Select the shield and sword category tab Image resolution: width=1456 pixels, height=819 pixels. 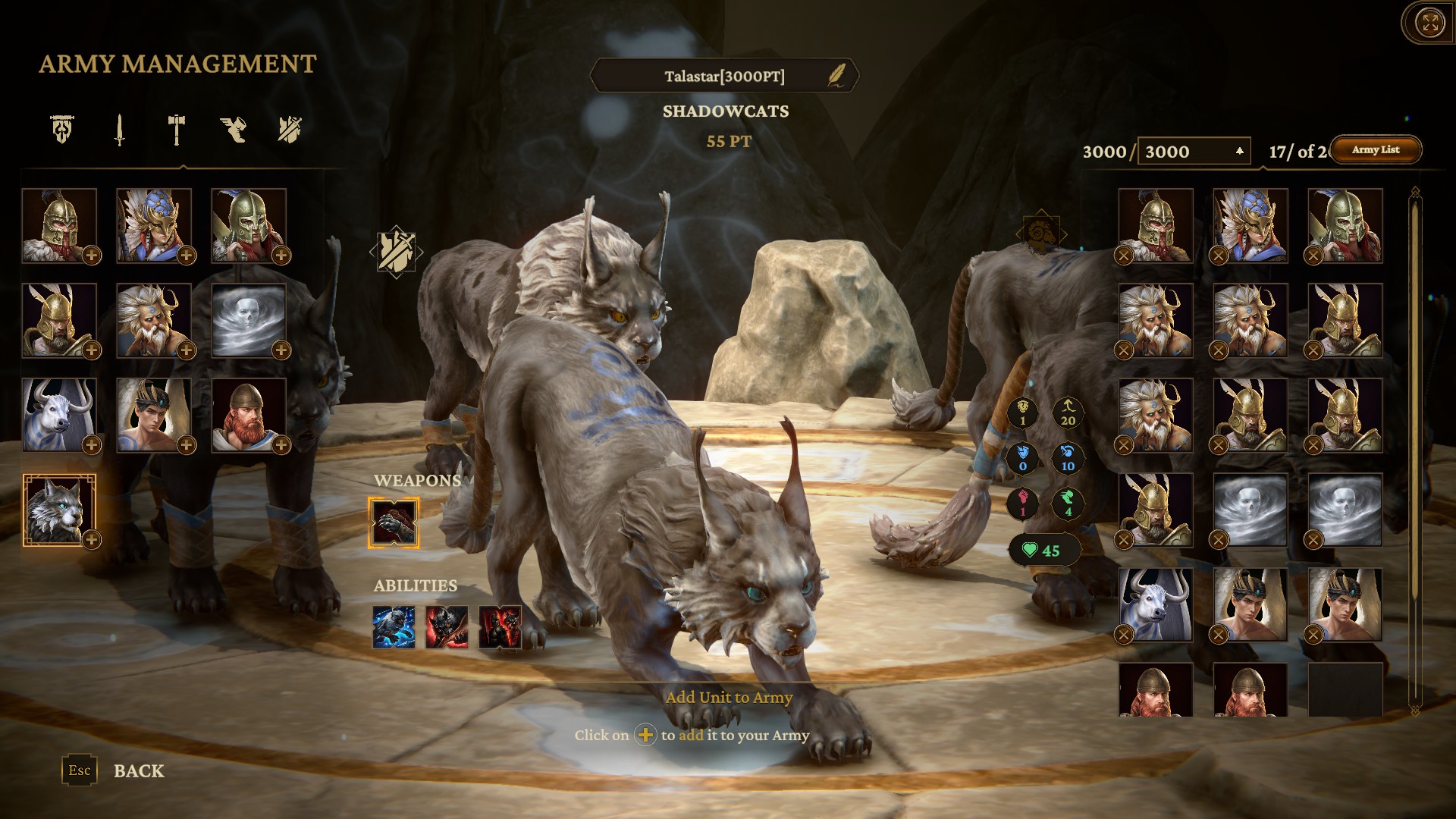click(290, 130)
